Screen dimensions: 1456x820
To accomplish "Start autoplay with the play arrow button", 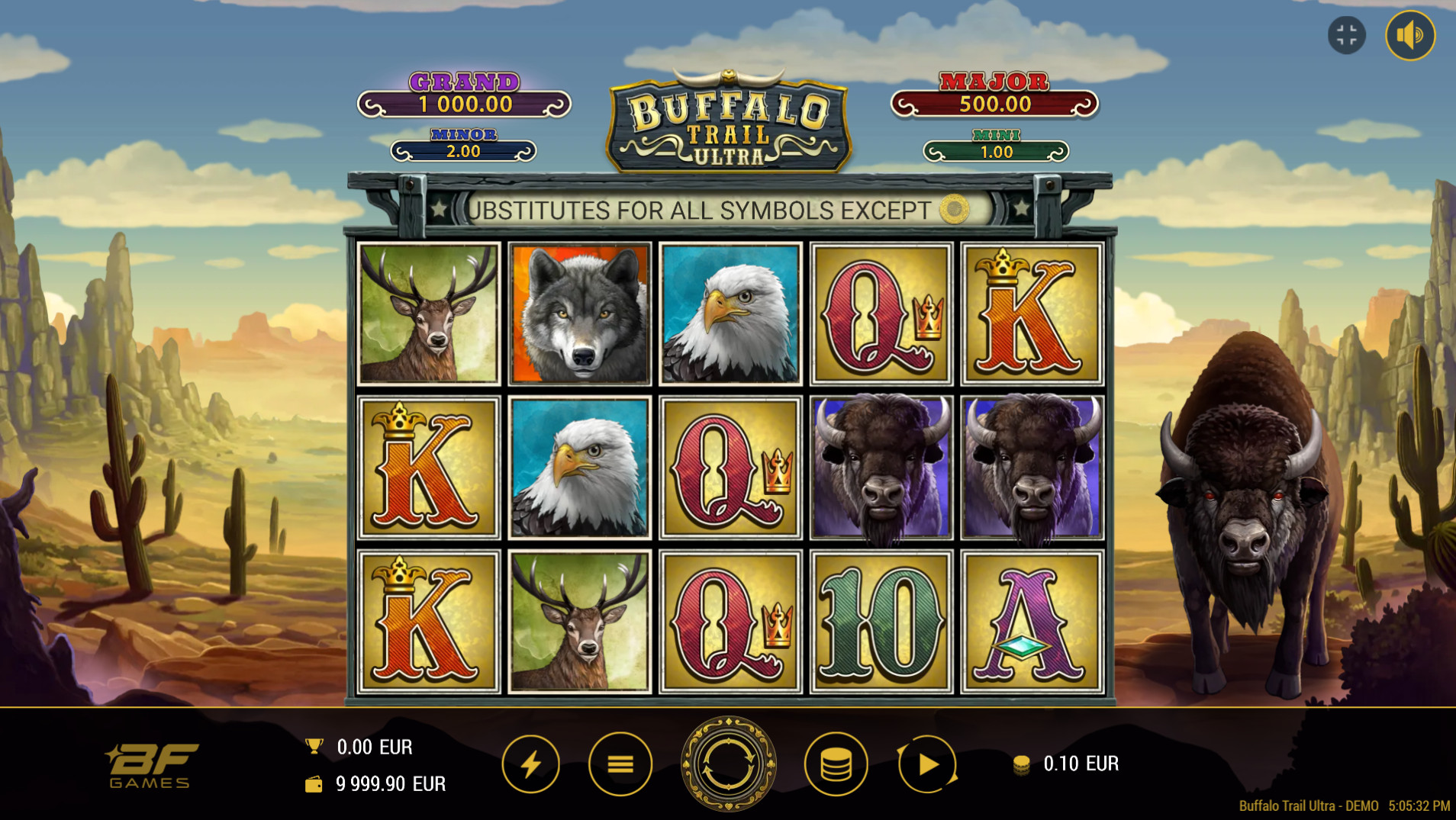I will pos(927,764).
